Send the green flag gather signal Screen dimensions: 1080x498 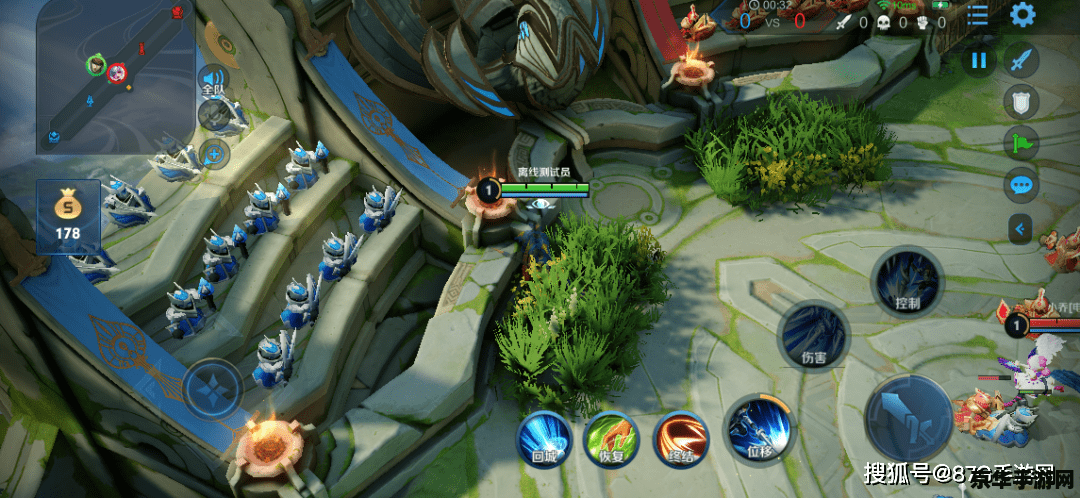(x=1021, y=143)
